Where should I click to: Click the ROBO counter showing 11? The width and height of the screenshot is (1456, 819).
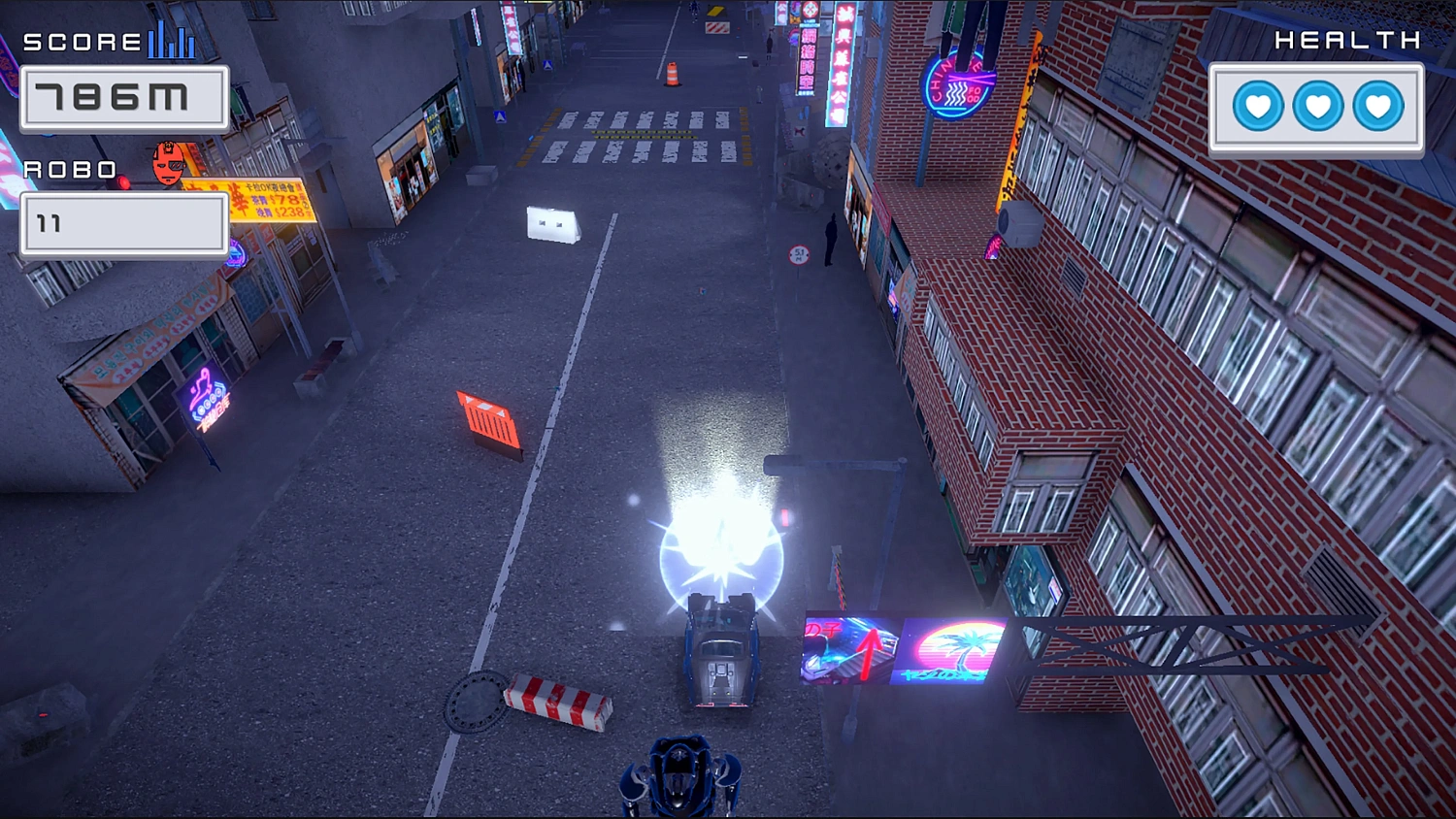pyautogui.click(x=123, y=222)
